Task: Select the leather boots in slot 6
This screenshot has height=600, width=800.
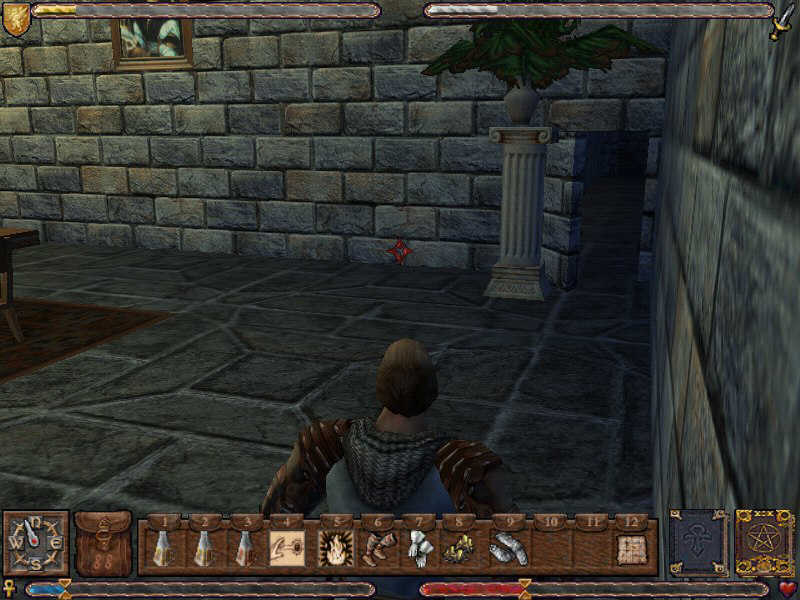Action: tap(376, 548)
